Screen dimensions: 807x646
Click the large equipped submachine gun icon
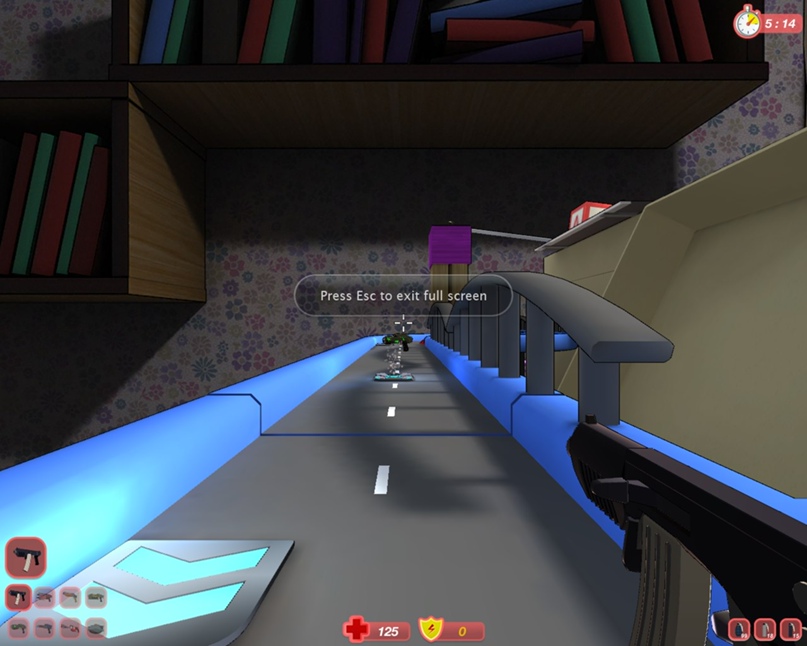point(25,558)
